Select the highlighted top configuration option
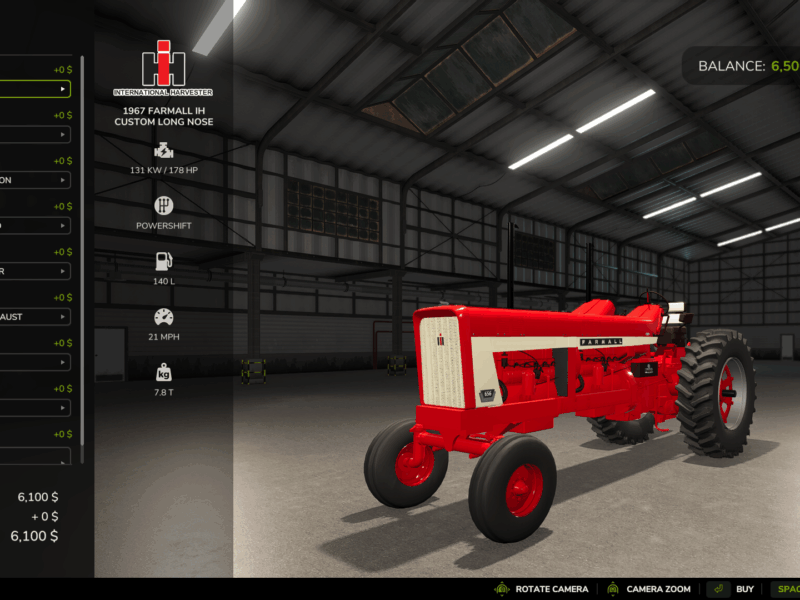Image resolution: width=800 pixels, height=600 pixels. (x=35, y=89)
